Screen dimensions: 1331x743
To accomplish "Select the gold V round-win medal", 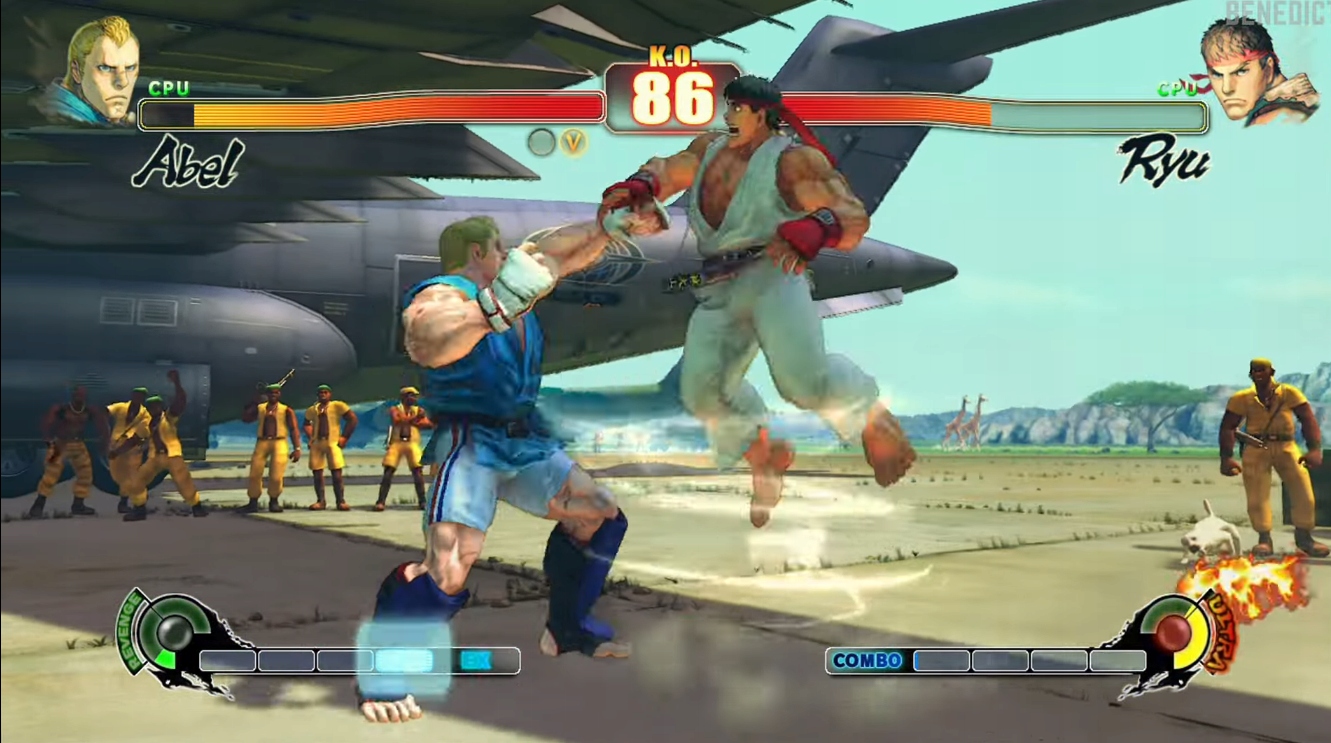I will 573,142.
